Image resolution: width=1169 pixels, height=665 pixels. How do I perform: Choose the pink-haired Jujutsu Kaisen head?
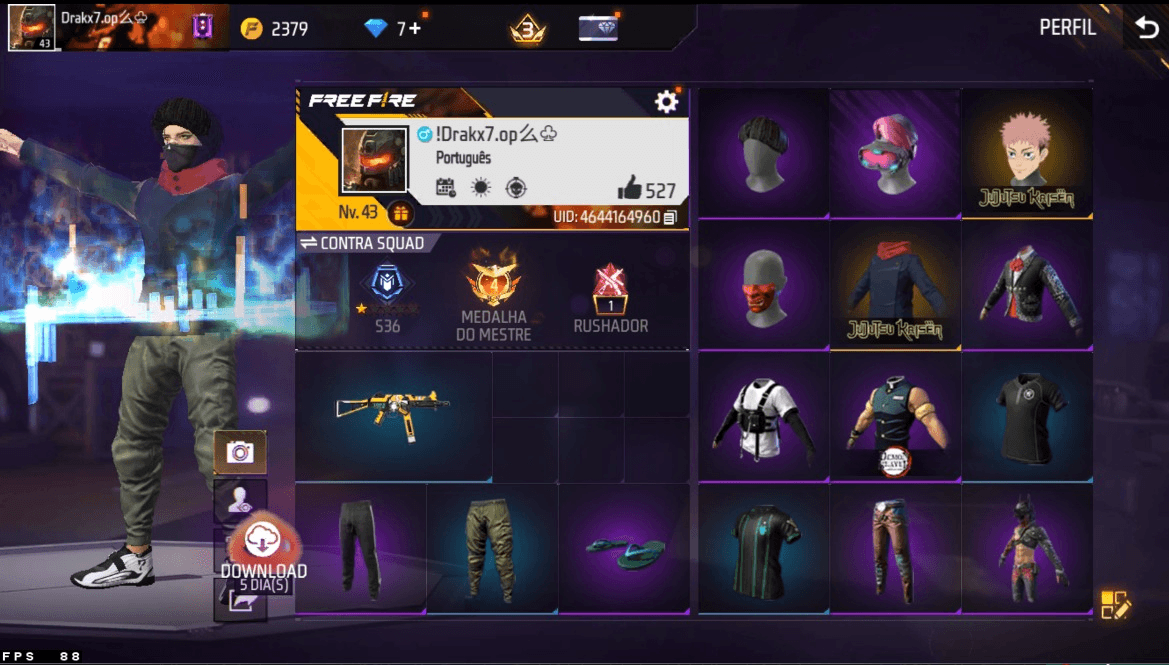click(x=1026, y=152)
